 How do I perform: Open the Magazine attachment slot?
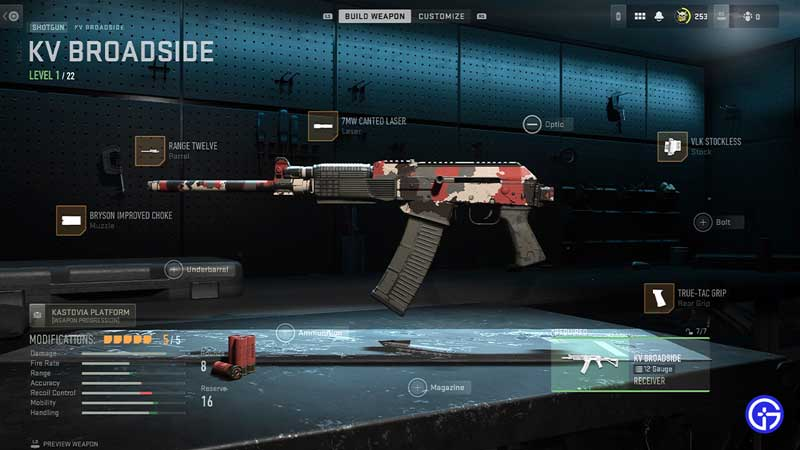click(417, 387)
